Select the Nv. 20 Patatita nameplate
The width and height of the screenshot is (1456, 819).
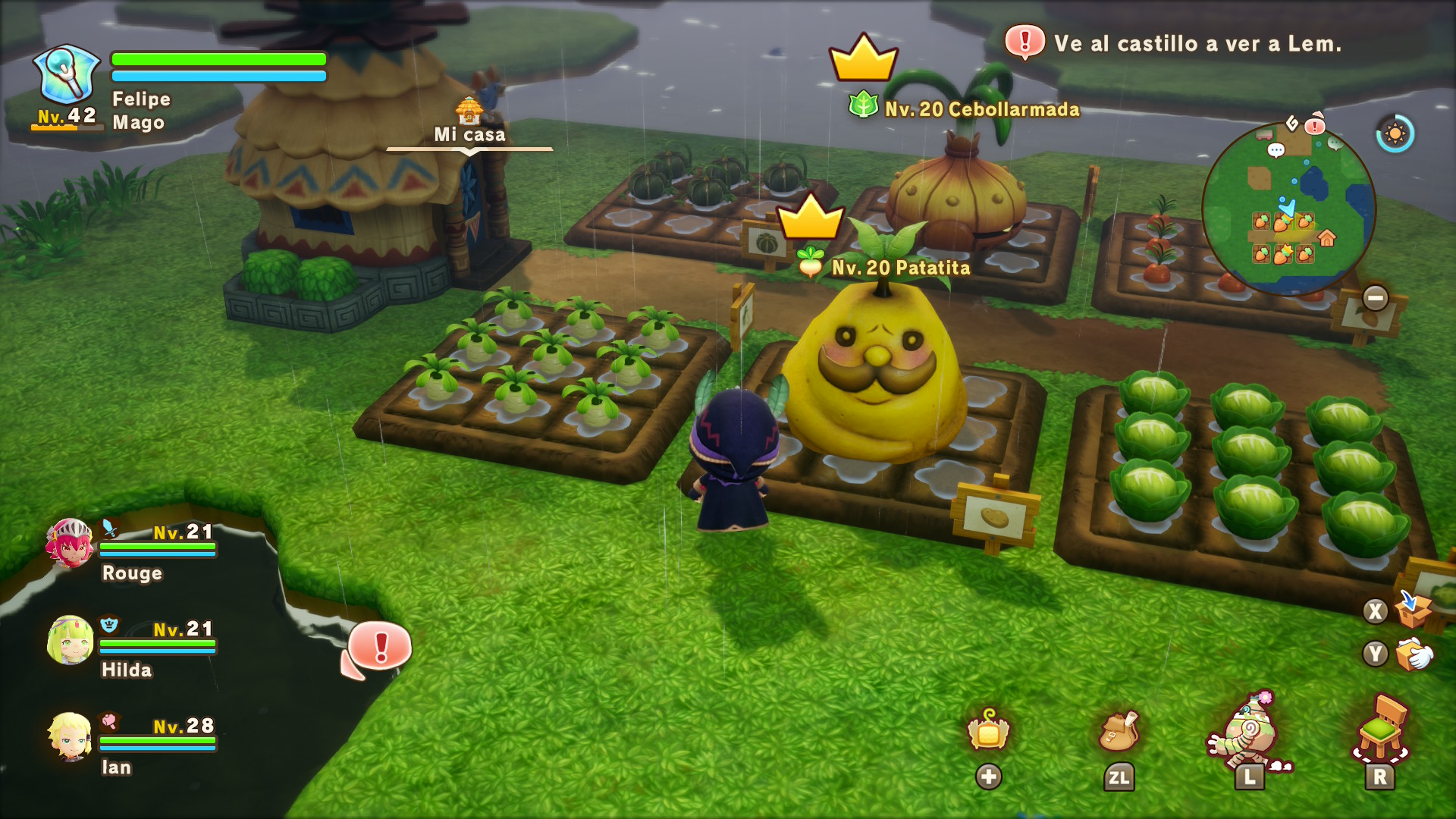[x=900, y=268]
